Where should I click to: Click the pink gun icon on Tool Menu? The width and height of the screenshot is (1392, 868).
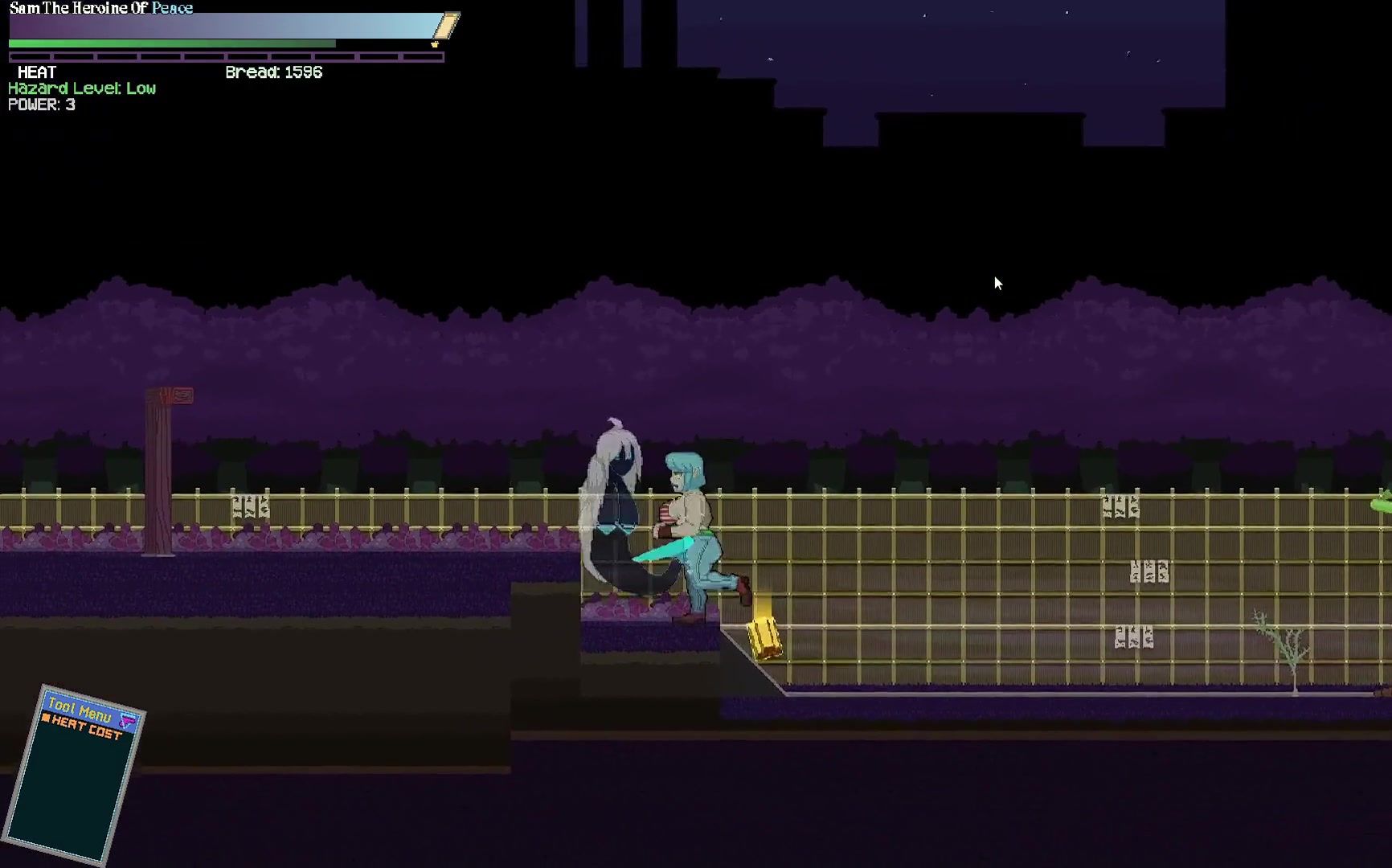coord(128,719)
